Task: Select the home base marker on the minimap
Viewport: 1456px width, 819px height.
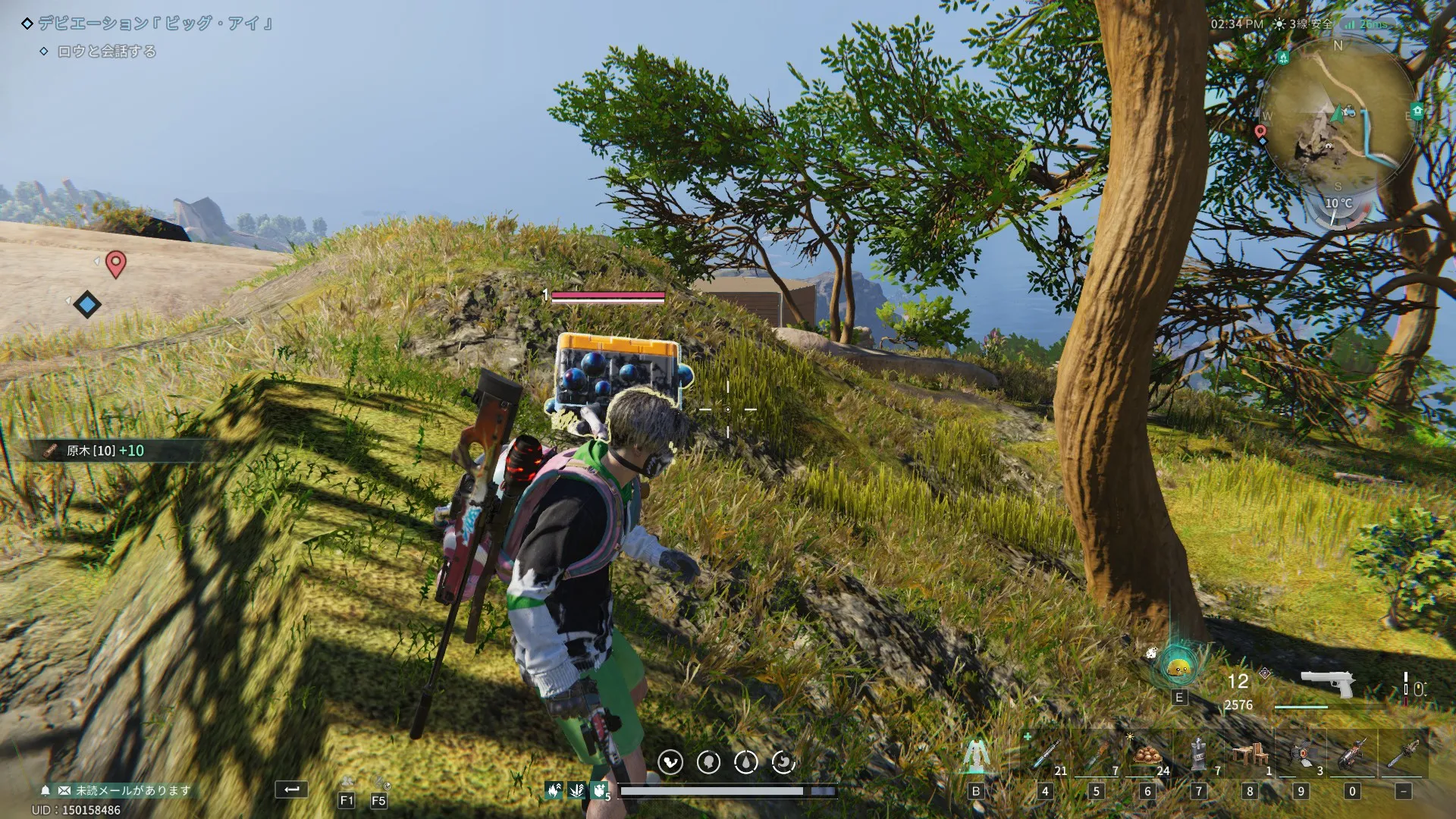Action: 1417,111
